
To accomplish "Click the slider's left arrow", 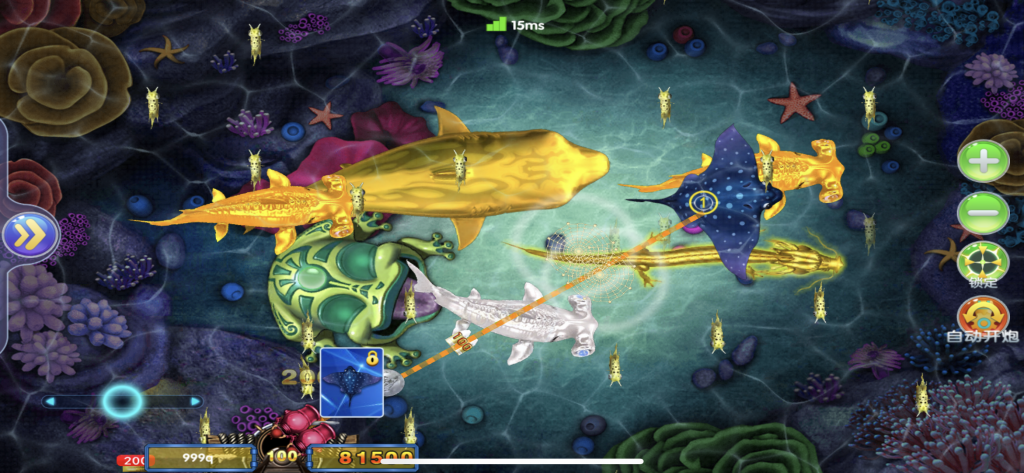I will pyautogui.click(x=48, y=402).
